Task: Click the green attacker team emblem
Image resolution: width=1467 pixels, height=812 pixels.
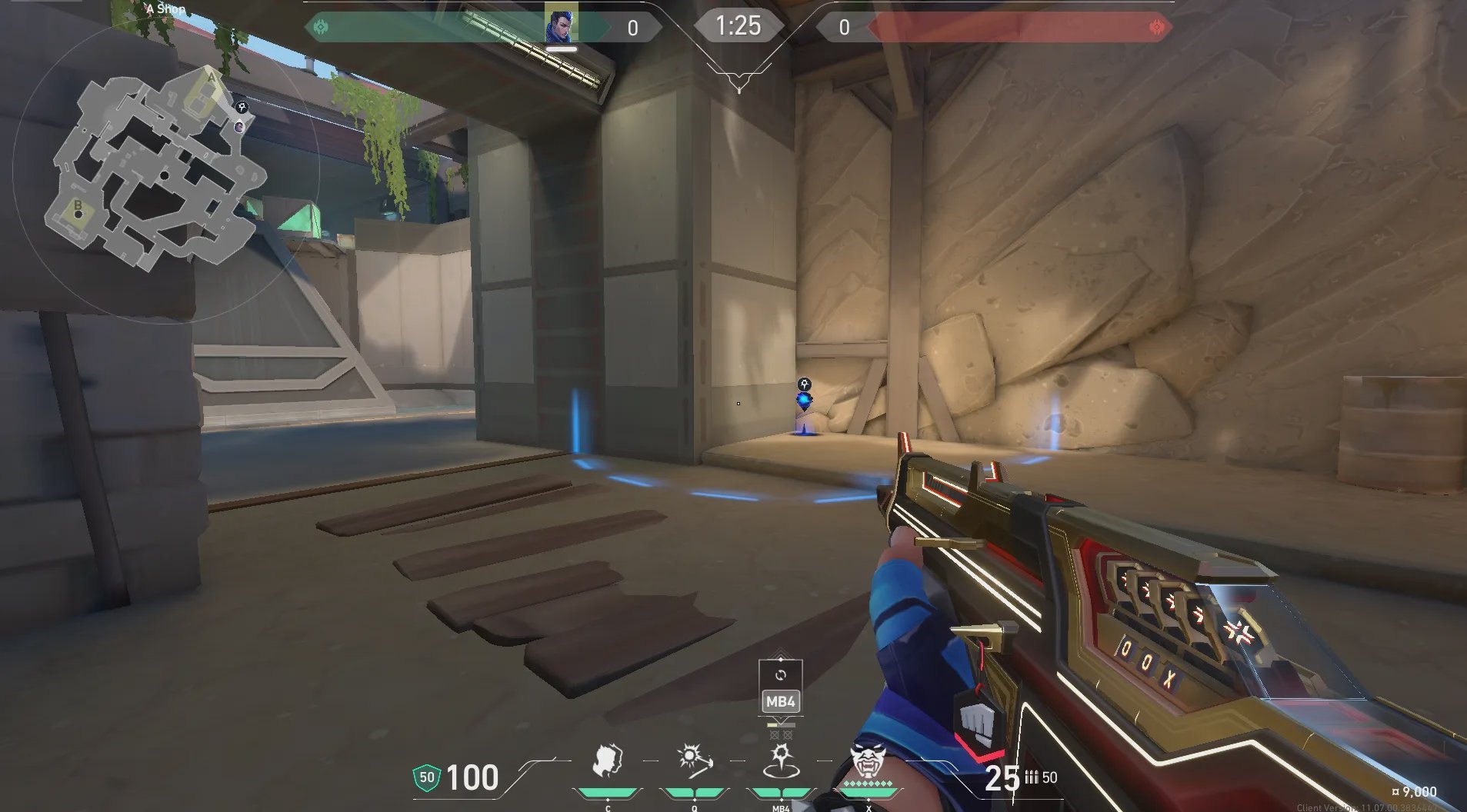Action: coord(321,28)
